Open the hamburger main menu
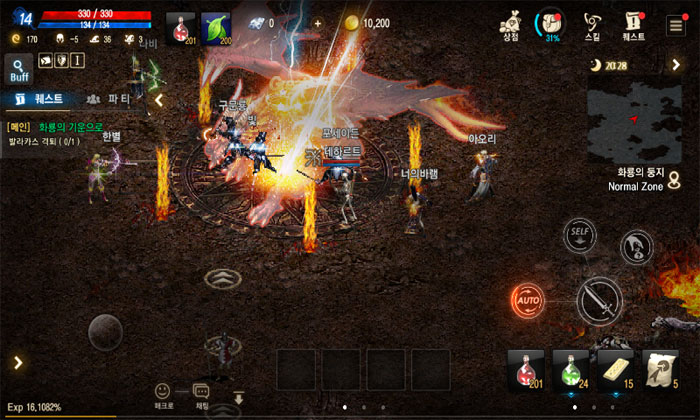Image resolution: width=700 pixels, height=420 pixels. coord(677,24)
